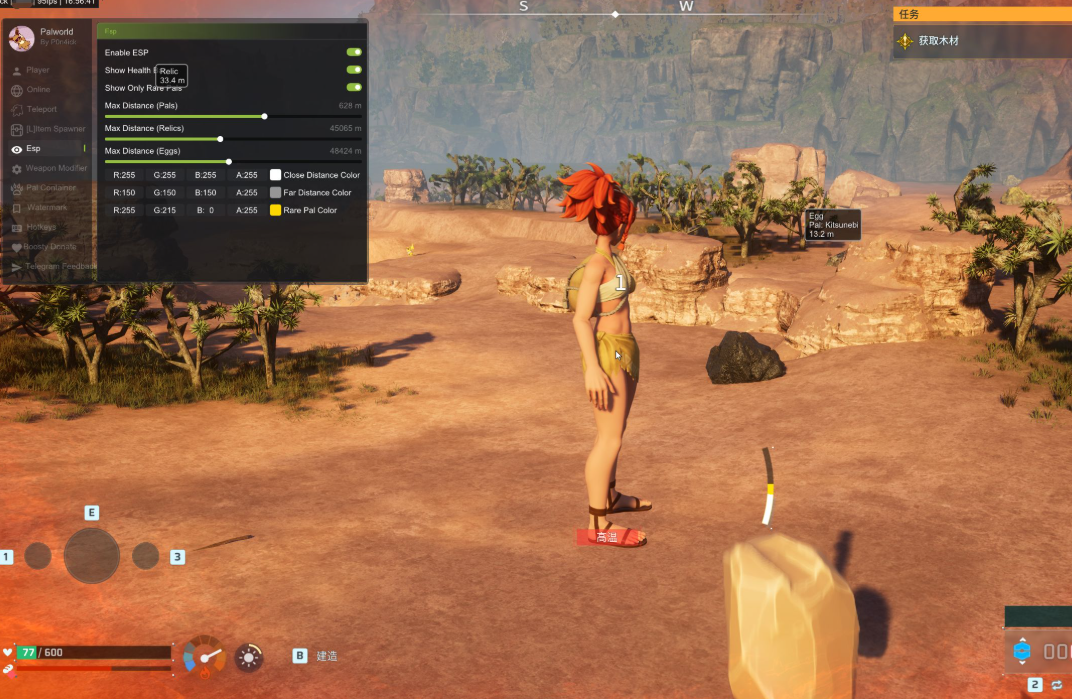Click the Max Distance (Pals) slider handle
Image resolution: width=1072 pixels, height=699 pixels.
(x=264, y=116)
